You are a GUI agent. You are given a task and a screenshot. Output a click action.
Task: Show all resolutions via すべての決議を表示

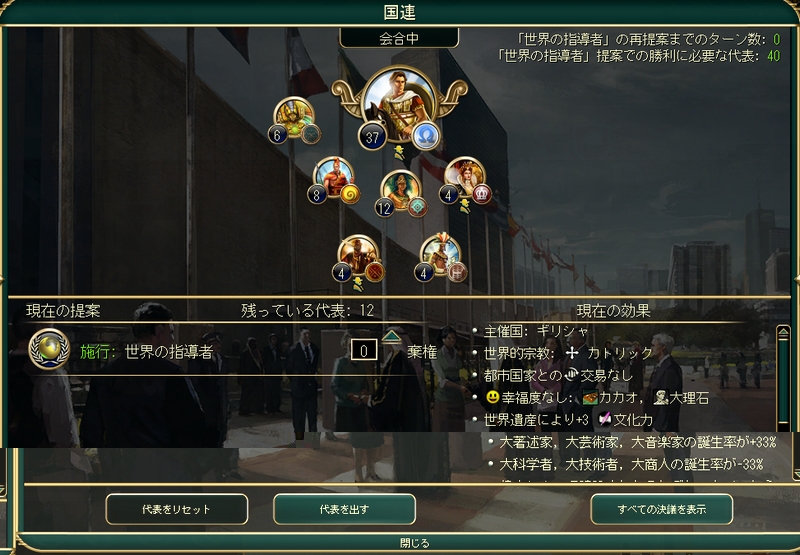click(661, 509)
